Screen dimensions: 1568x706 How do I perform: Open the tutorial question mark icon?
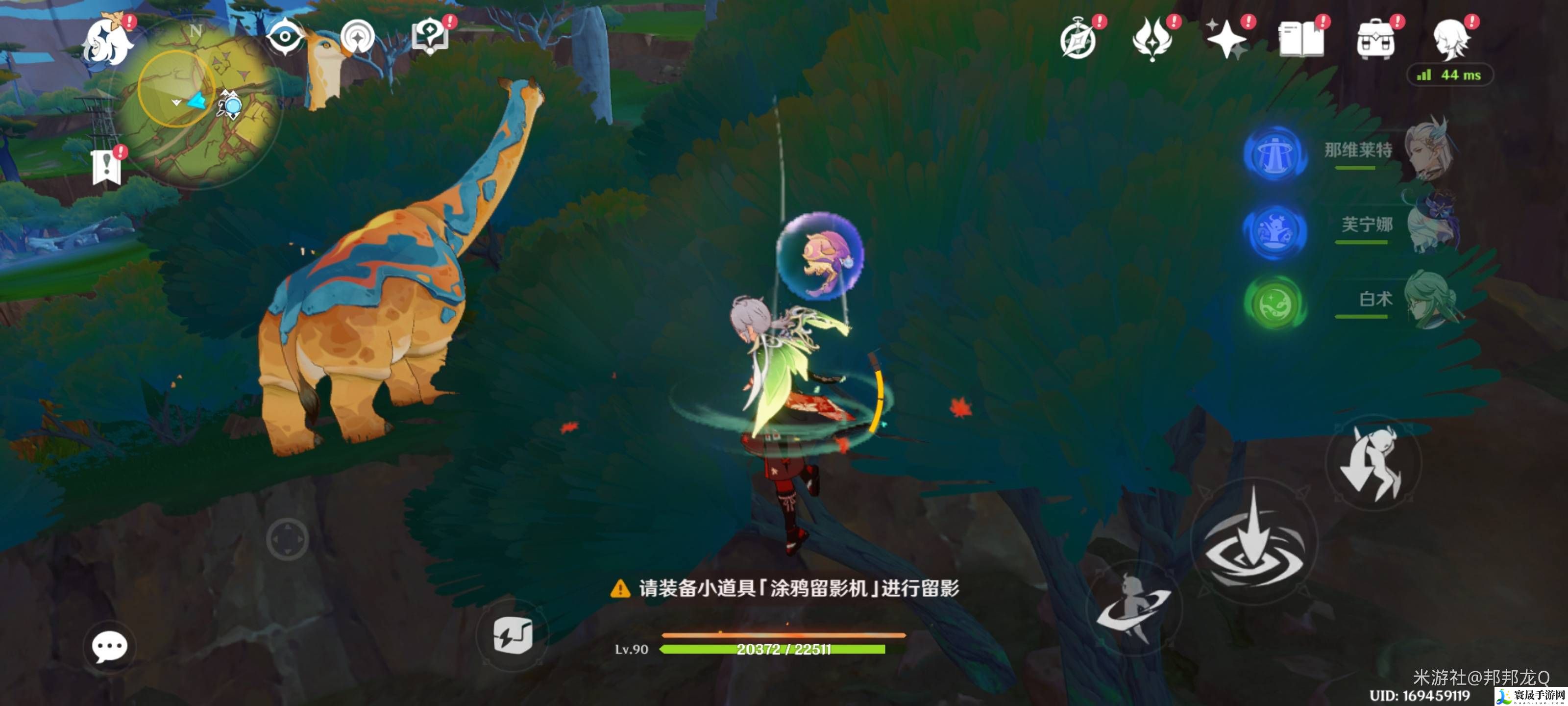click(430, 37)
